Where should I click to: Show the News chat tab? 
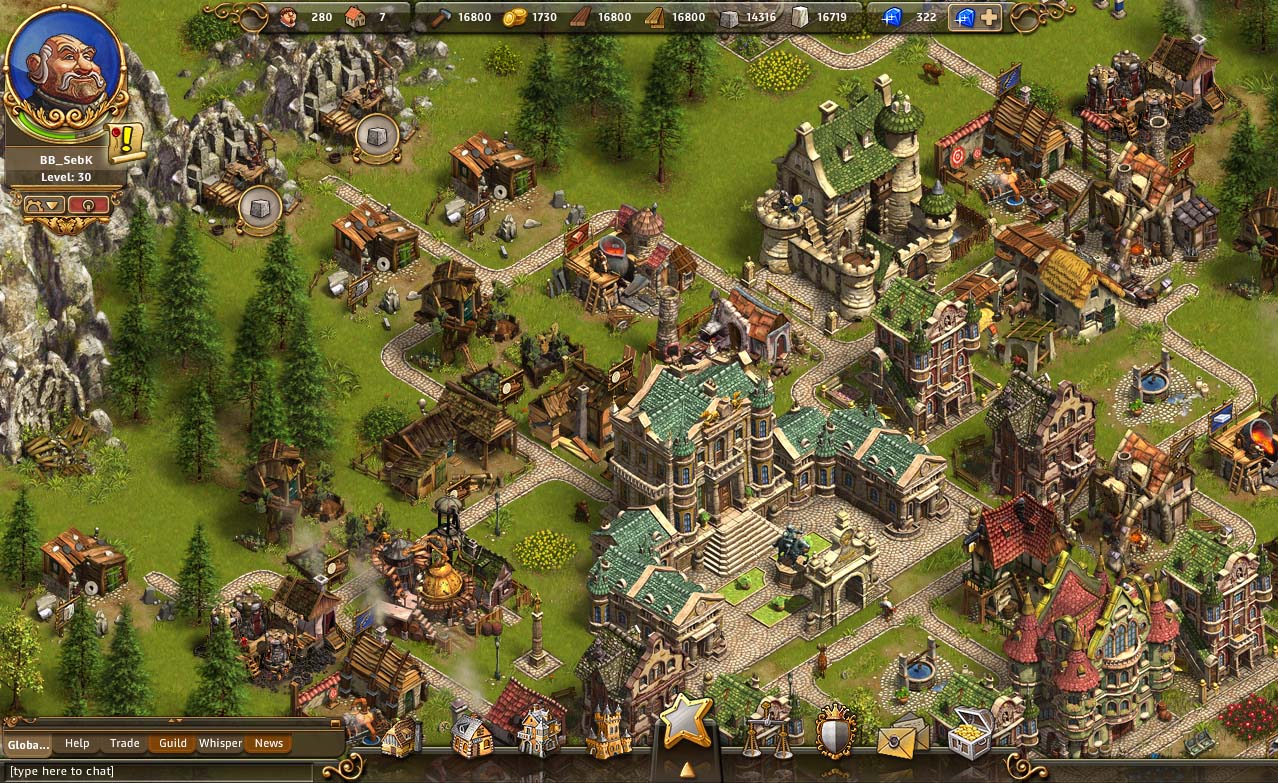click(268, 743)
